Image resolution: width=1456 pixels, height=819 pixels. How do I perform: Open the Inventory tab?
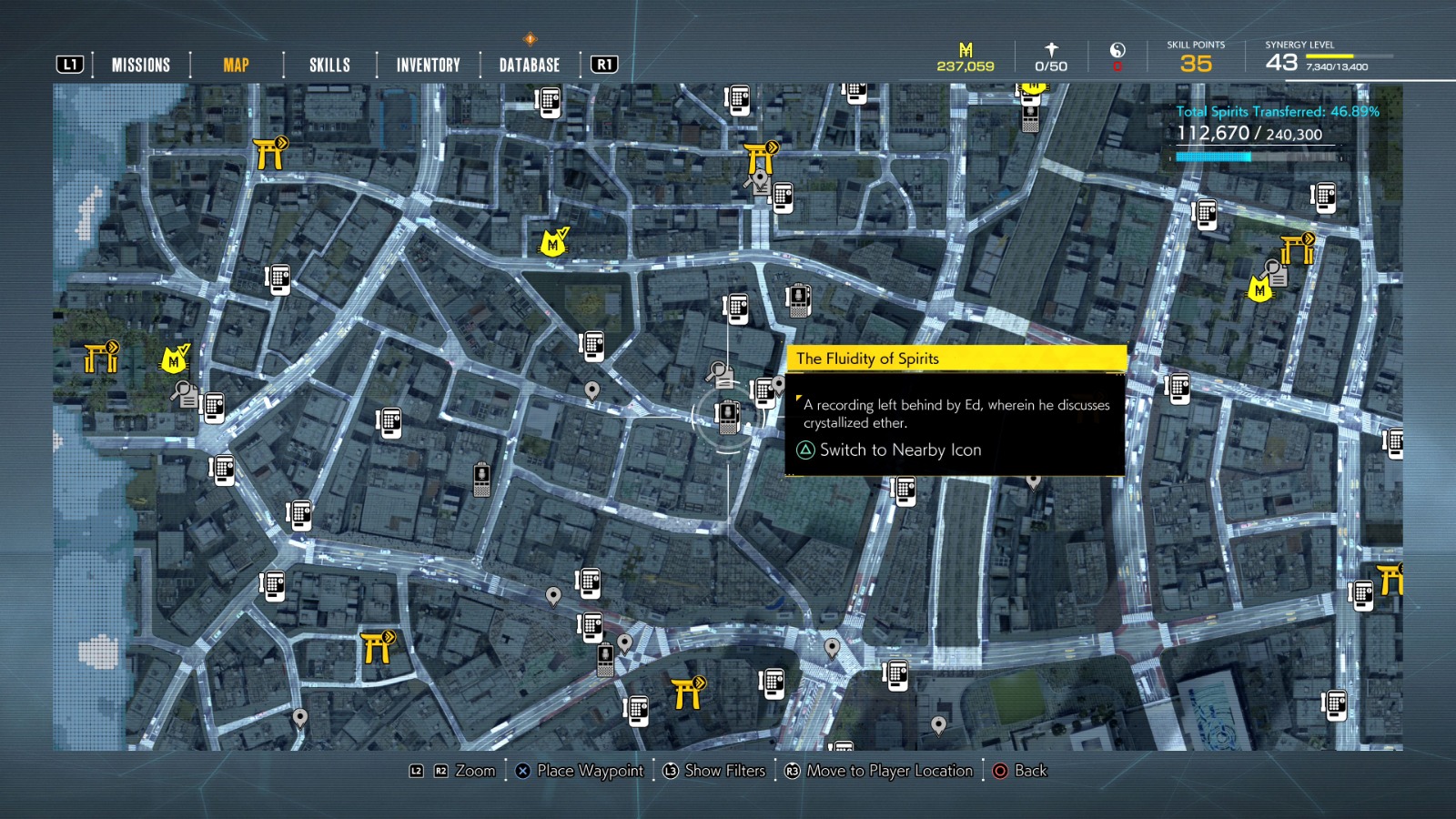pyautogui.click(x=427, y=64)
